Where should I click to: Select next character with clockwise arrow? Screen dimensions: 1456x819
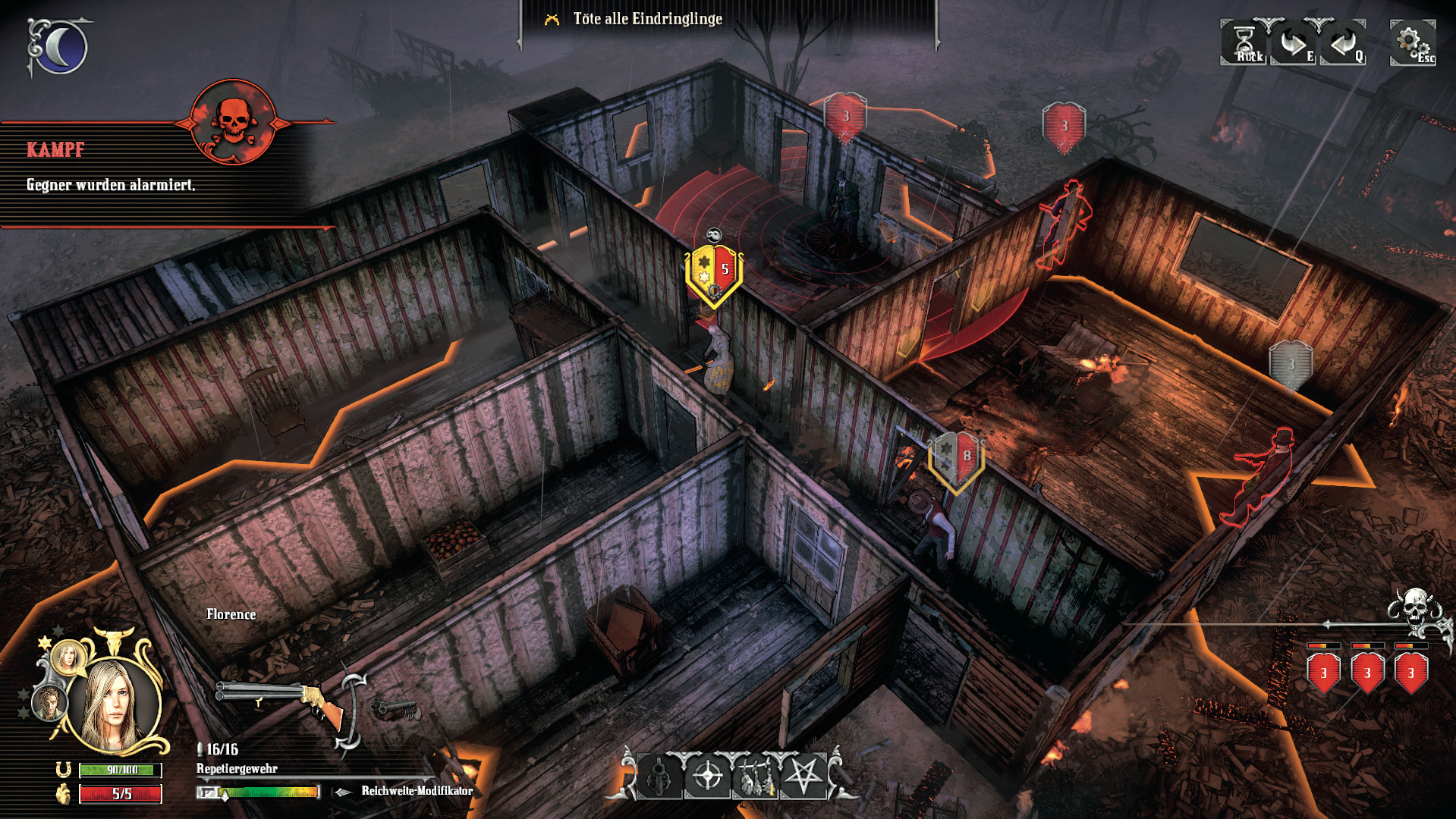point(1293,43)
